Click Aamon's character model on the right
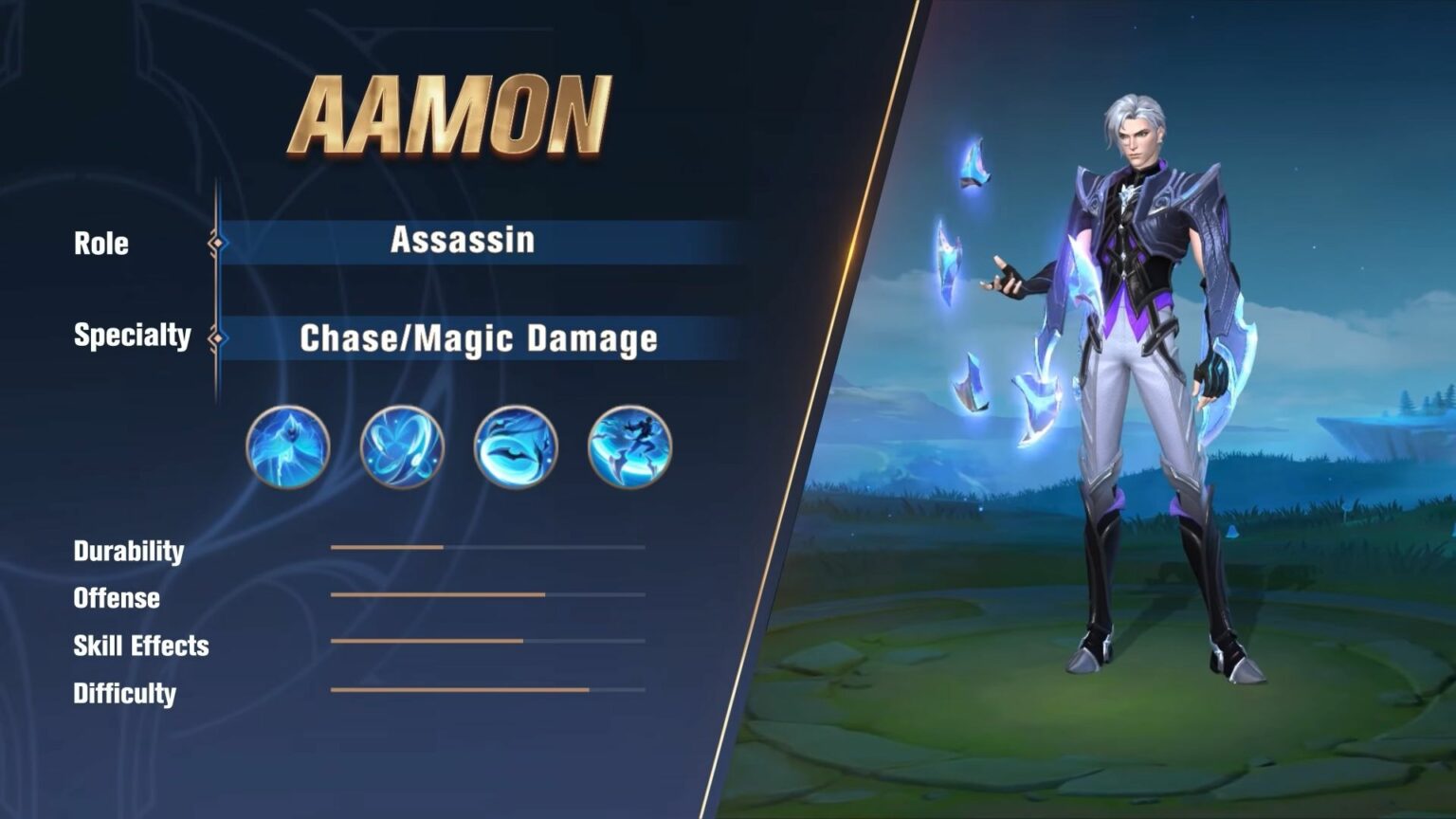The image size is (1456, 819). click(1137, 379)
